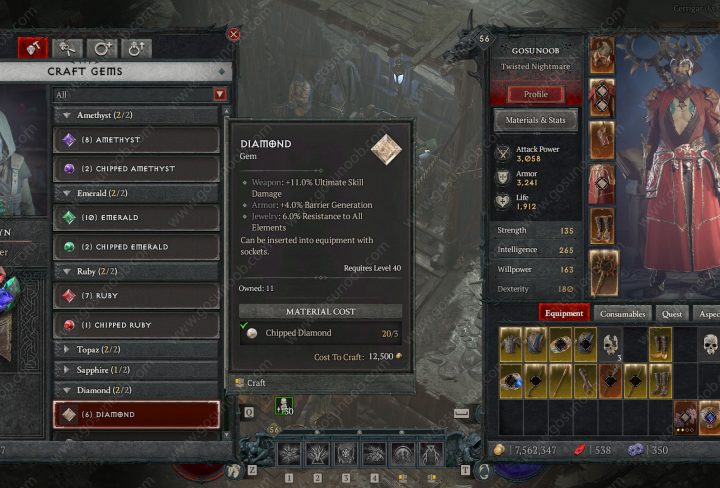Collapse the Diamond category header
The width and height of the screenshot is (720, 488).
tap(135, 391)
